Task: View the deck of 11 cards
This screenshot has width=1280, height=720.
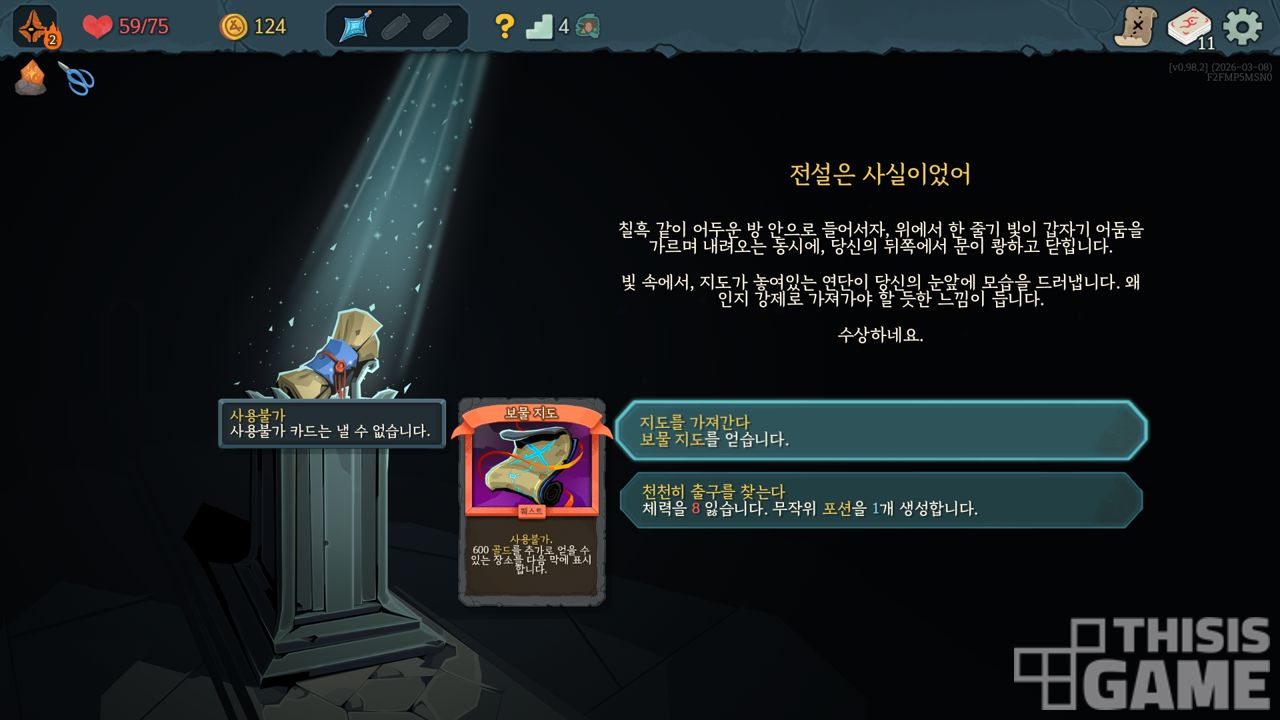Action: (x=1190, y=27)
